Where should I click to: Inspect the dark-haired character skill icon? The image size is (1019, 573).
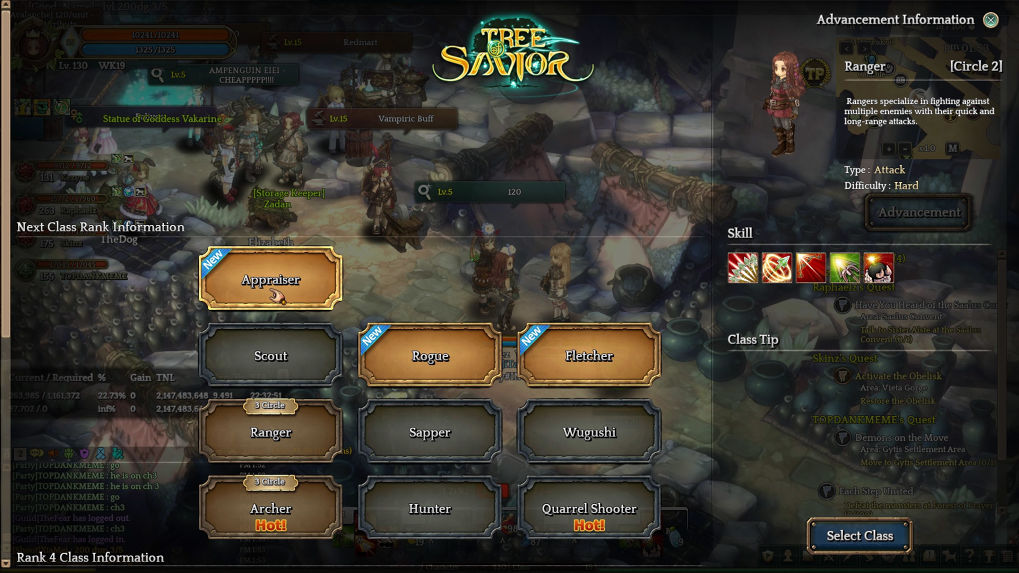coord(878,268)
